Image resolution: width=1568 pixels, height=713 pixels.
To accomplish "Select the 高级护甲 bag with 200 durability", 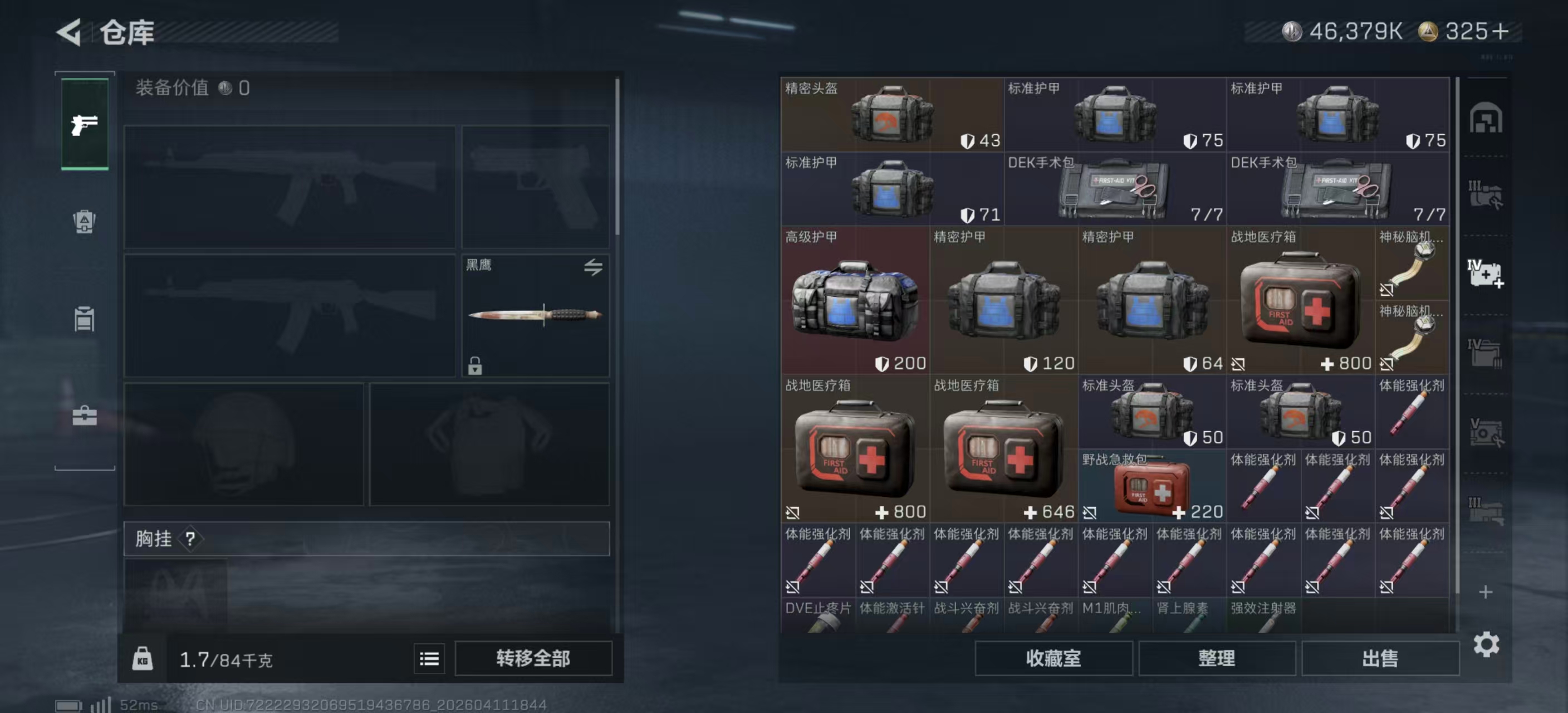I will pos(855,301).
